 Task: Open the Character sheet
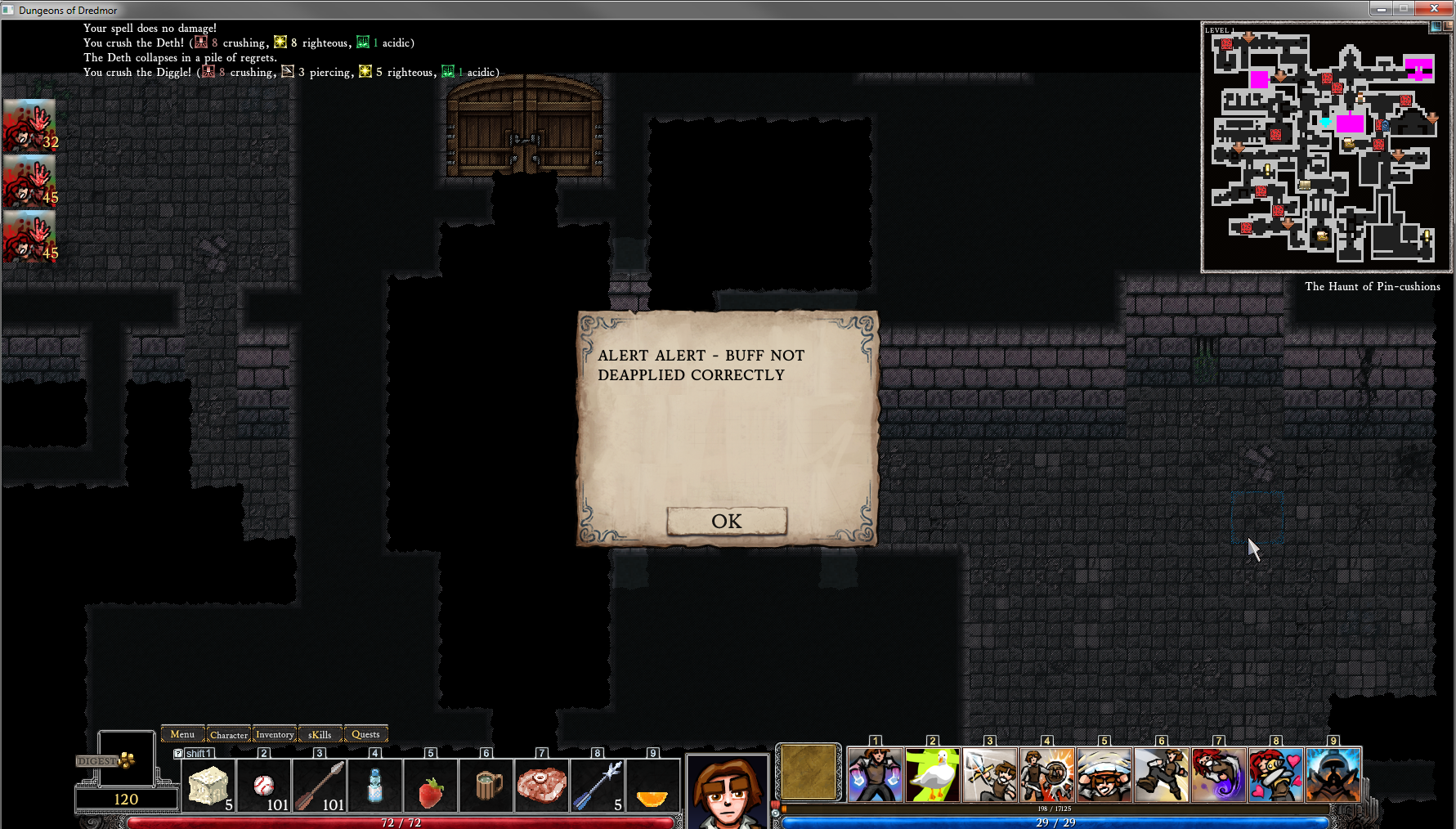[x=229, y=734]
